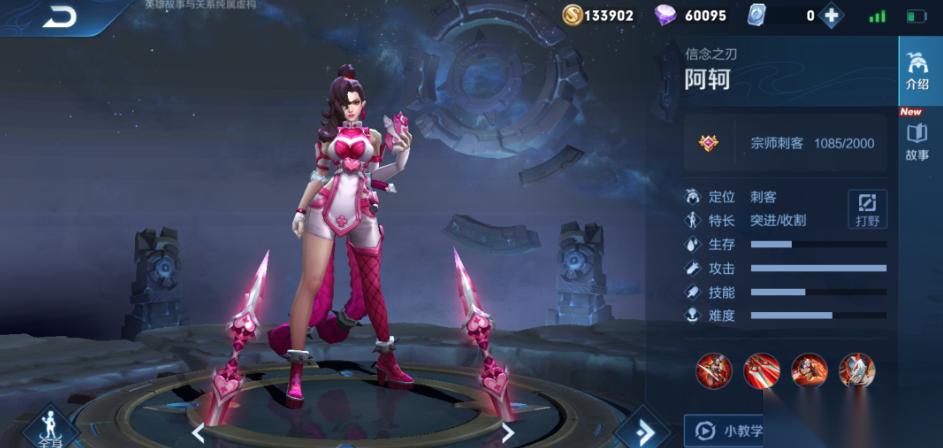Open the 故事 story tab
The height and width of the screenshot is (448, 943).
tap(917, 142)
